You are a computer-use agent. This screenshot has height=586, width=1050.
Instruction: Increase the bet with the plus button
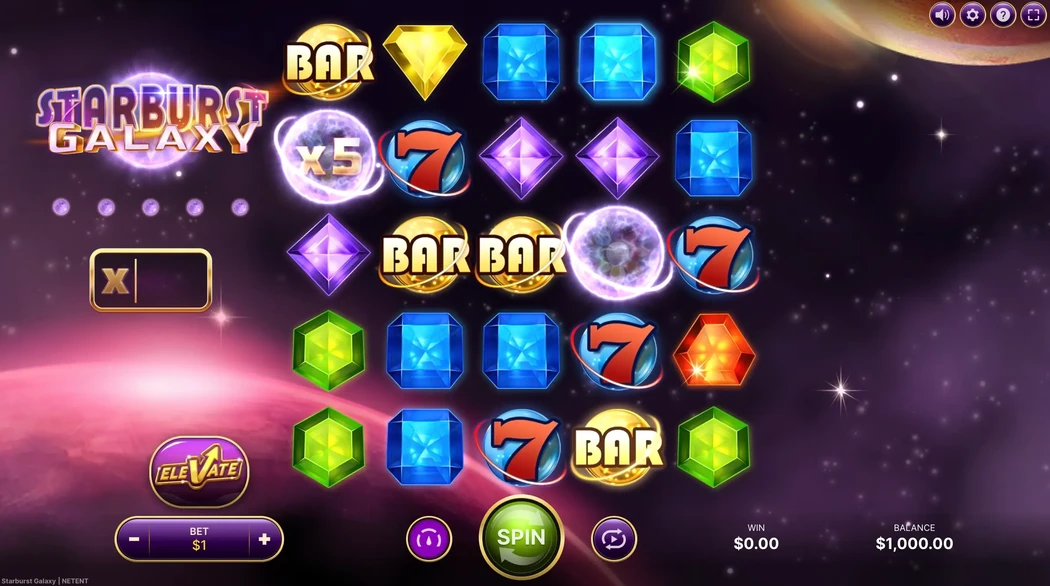click(x=264, y=539)
